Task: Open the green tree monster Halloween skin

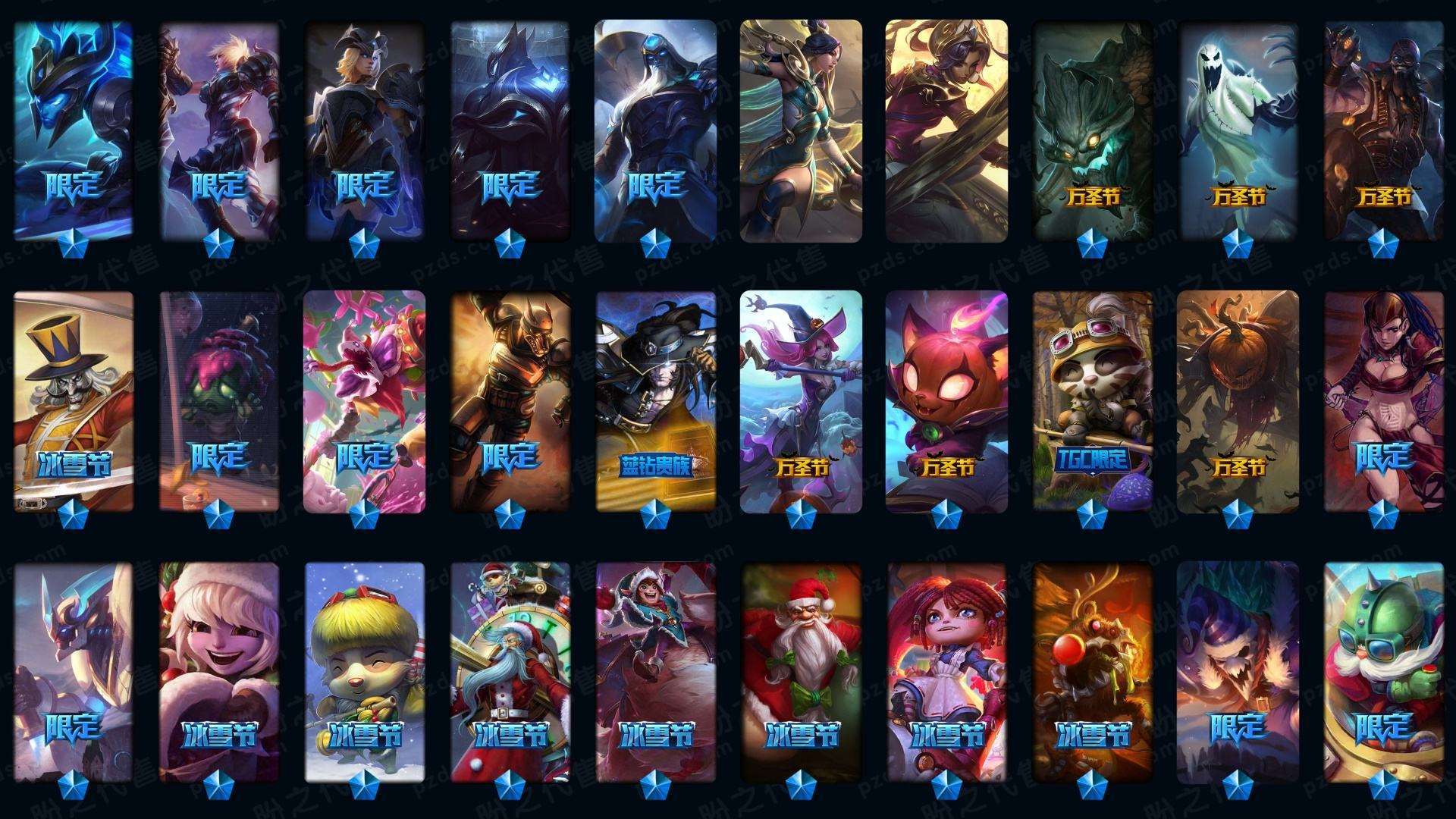Action: point(1092,129)
